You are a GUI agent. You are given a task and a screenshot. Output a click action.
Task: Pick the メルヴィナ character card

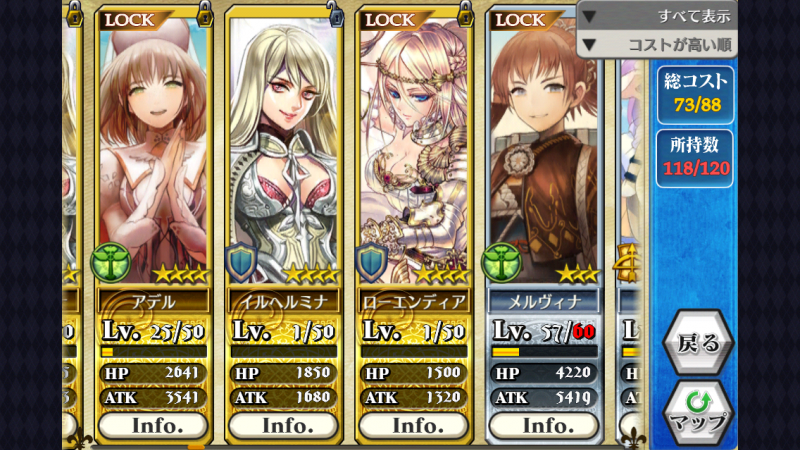(544, 150)
